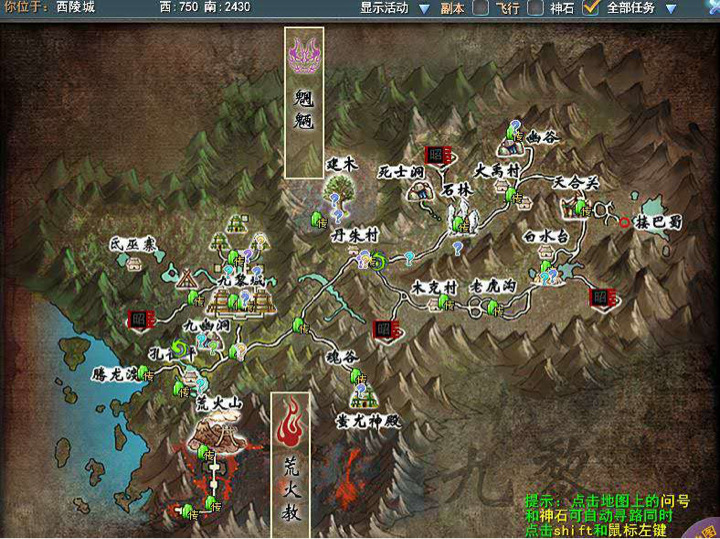Select the 幽谷 location marker
Screen dimensions: 720x539
pos(546,136)
